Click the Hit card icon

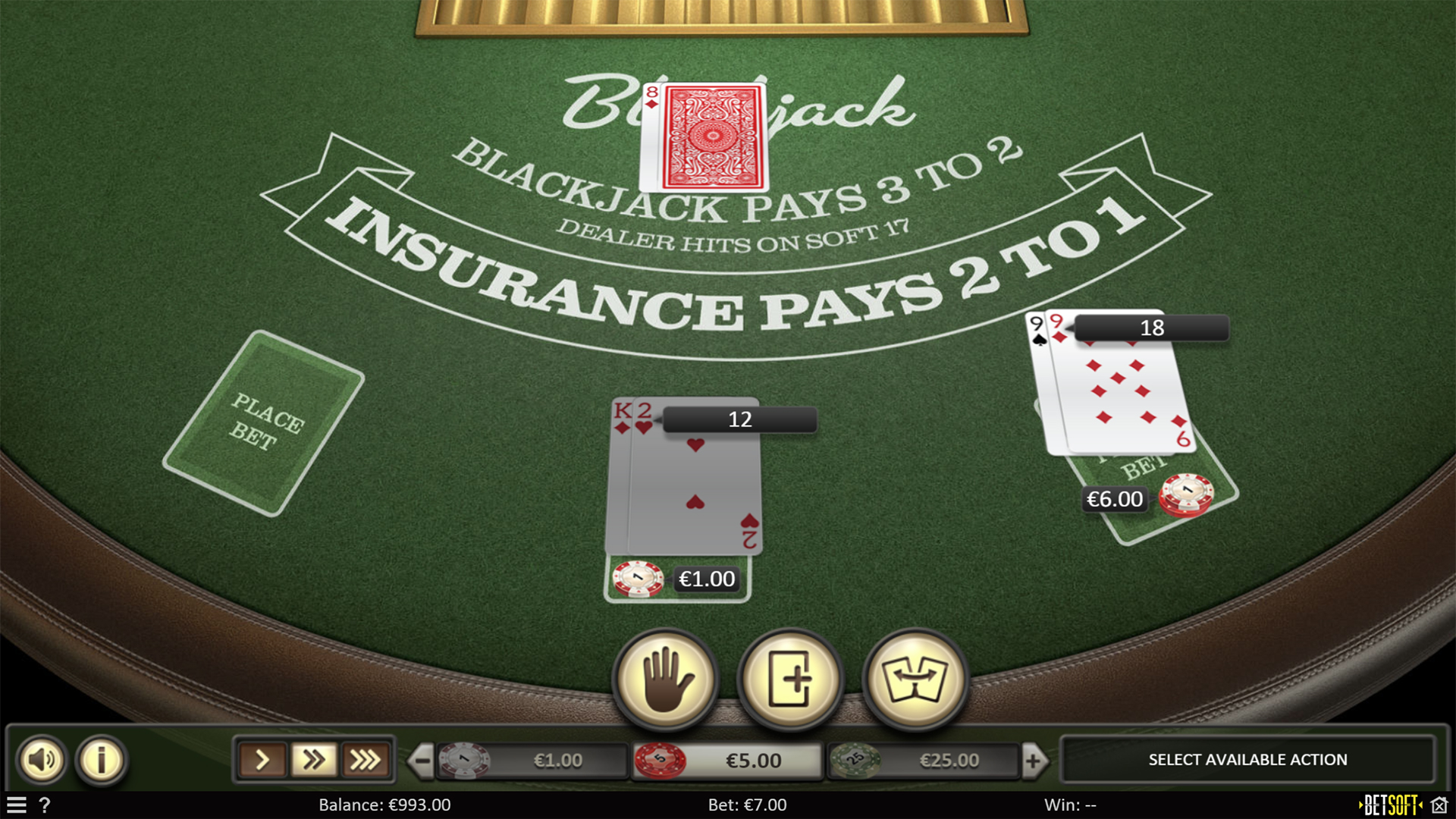tap(789, 680)
